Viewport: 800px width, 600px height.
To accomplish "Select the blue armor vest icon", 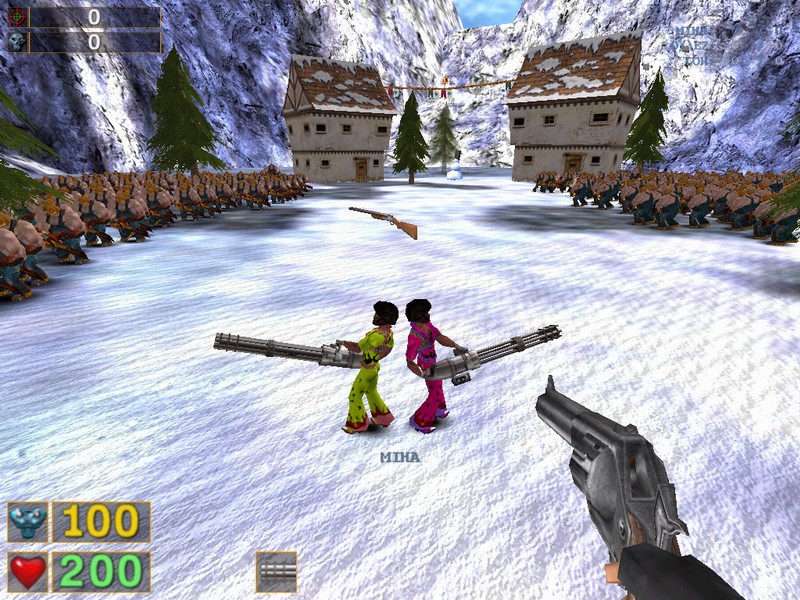I will coord(27,522).
